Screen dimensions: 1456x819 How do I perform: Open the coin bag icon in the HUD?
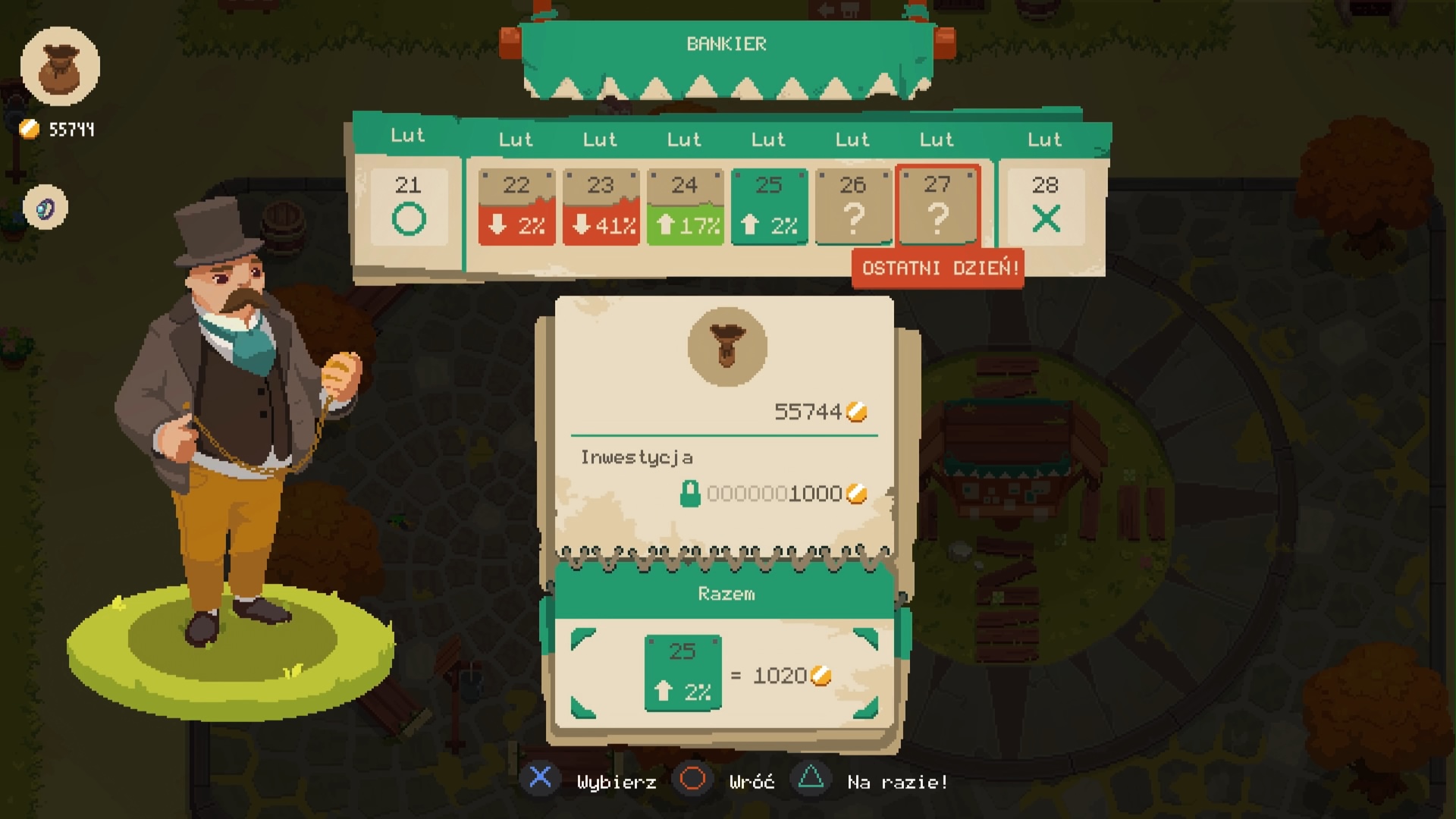tap(60, 66)
